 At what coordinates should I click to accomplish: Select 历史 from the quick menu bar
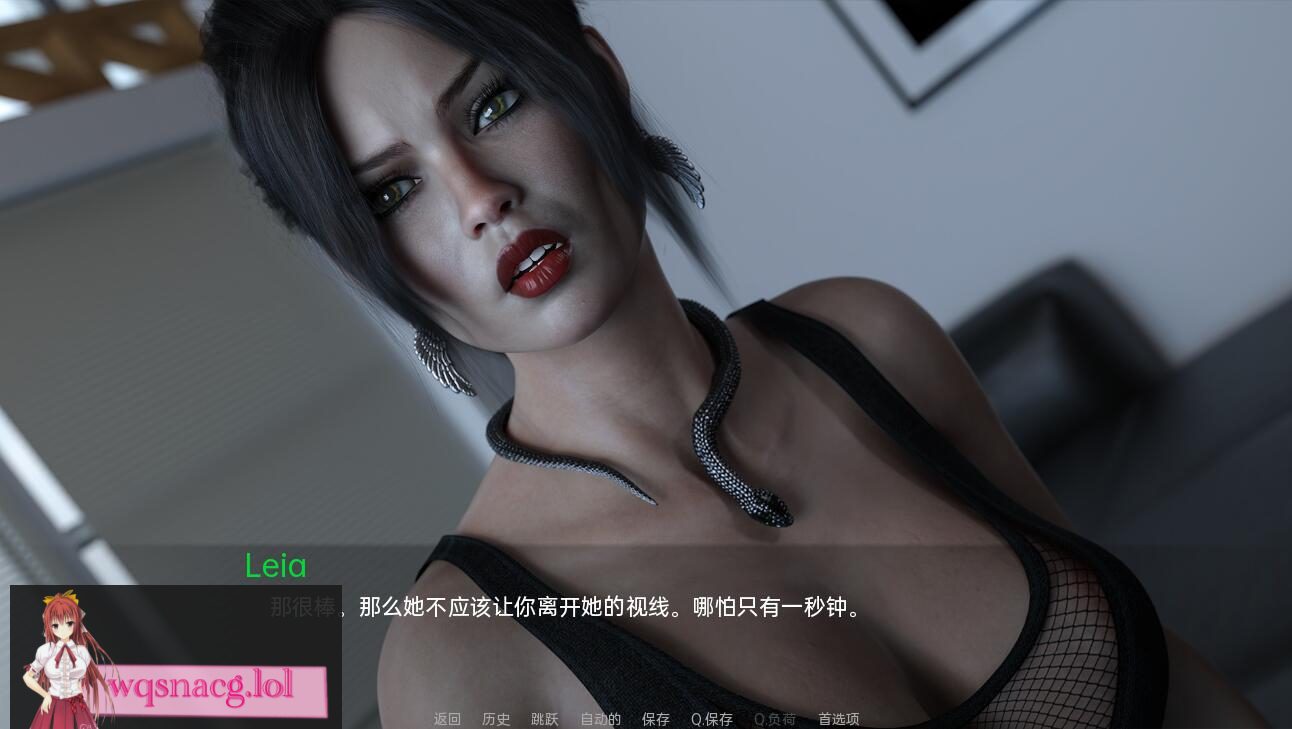(x=496, y=719)
